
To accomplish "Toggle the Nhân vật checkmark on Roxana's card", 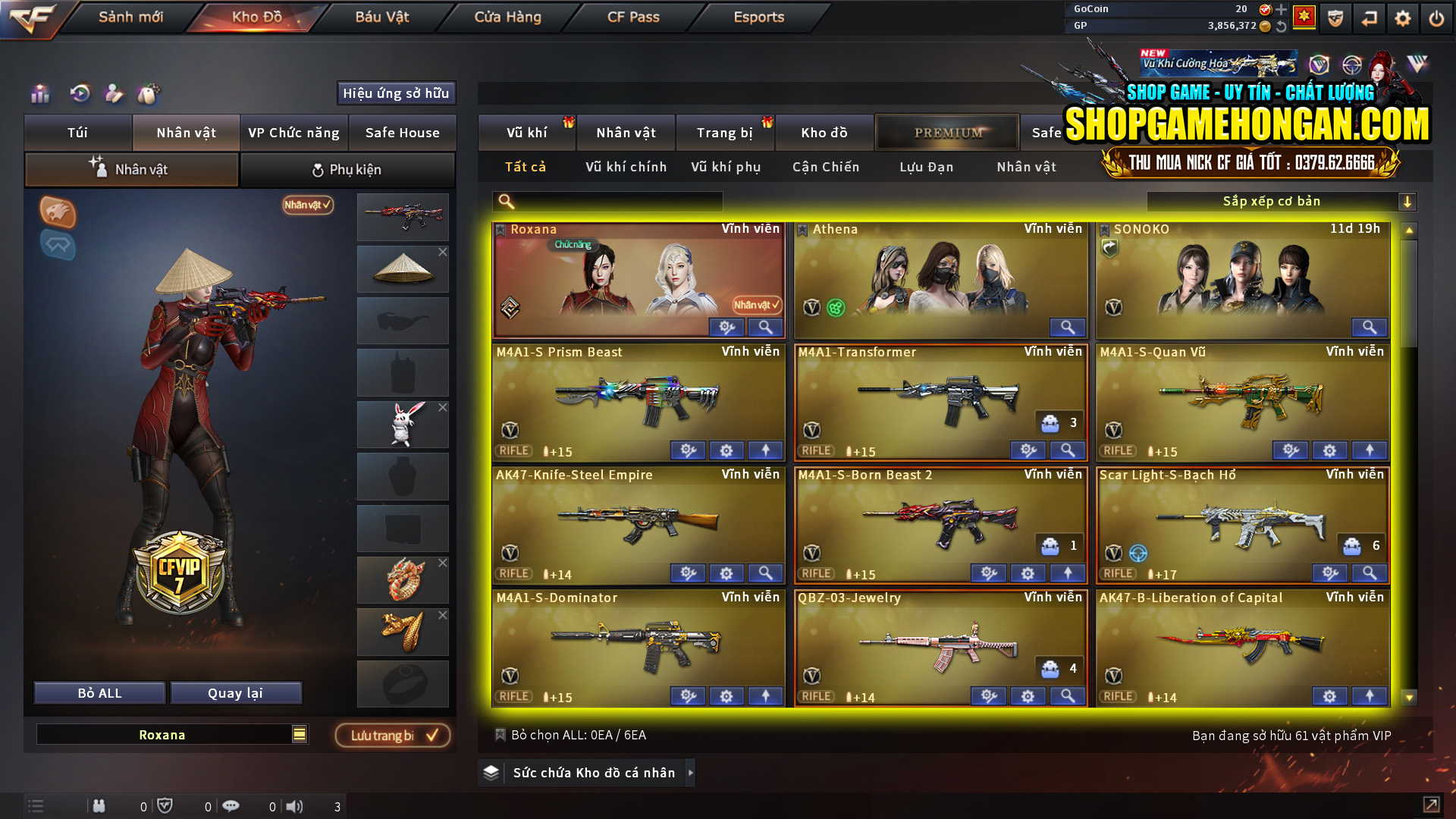I will pyautogui.click(x=755, y=306).
